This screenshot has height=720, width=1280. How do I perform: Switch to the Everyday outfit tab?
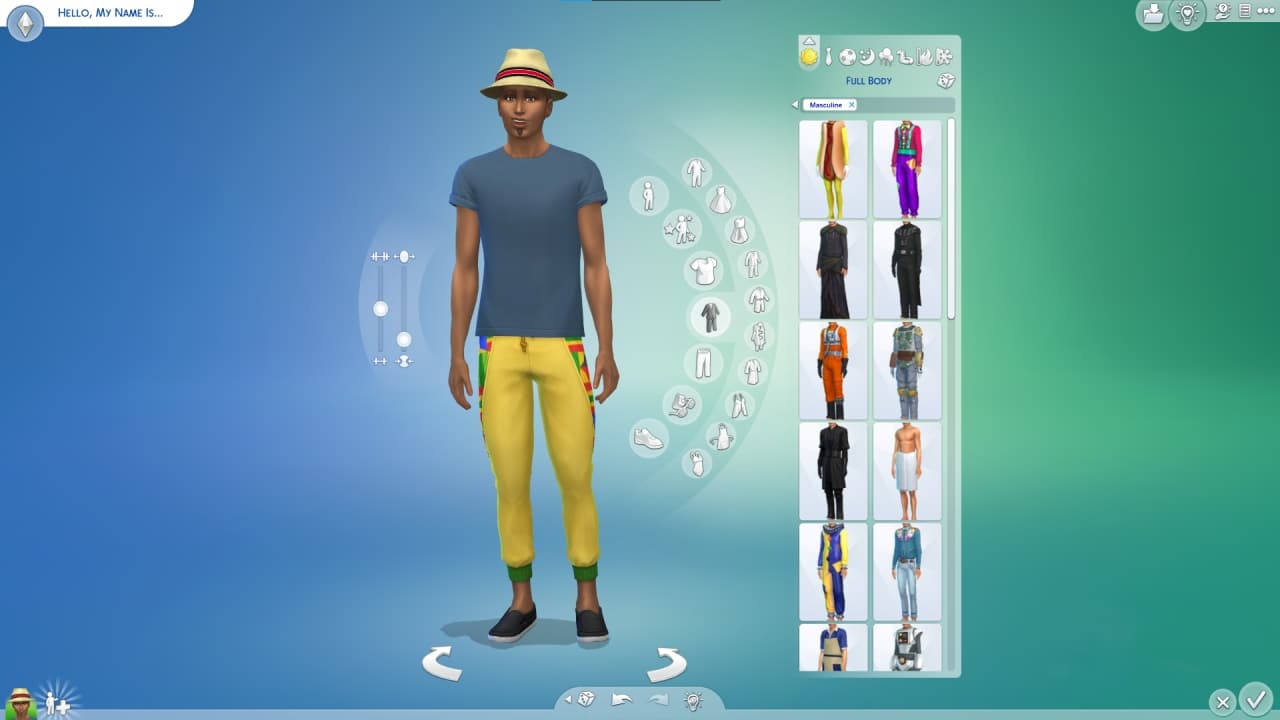(808, 57)
